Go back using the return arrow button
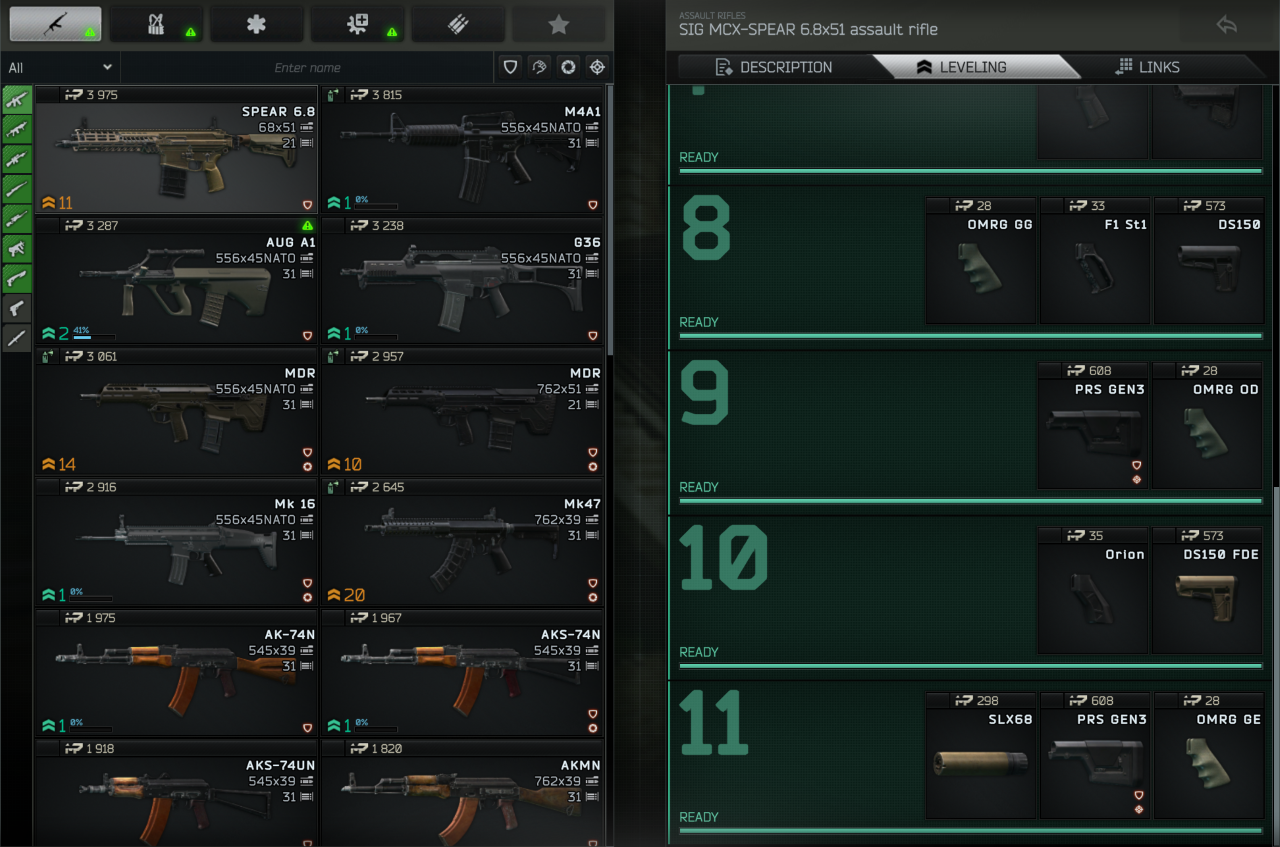The width and height of the screenshot is (1280, 847). 1227,25
